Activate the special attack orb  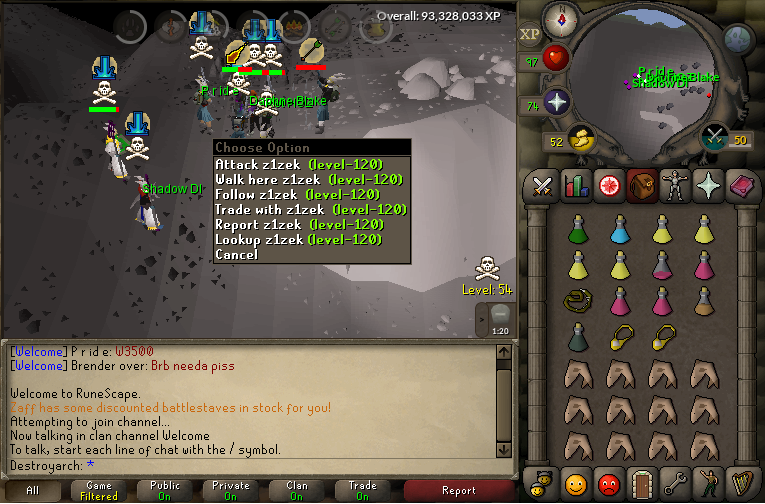[x=714, y=136]
